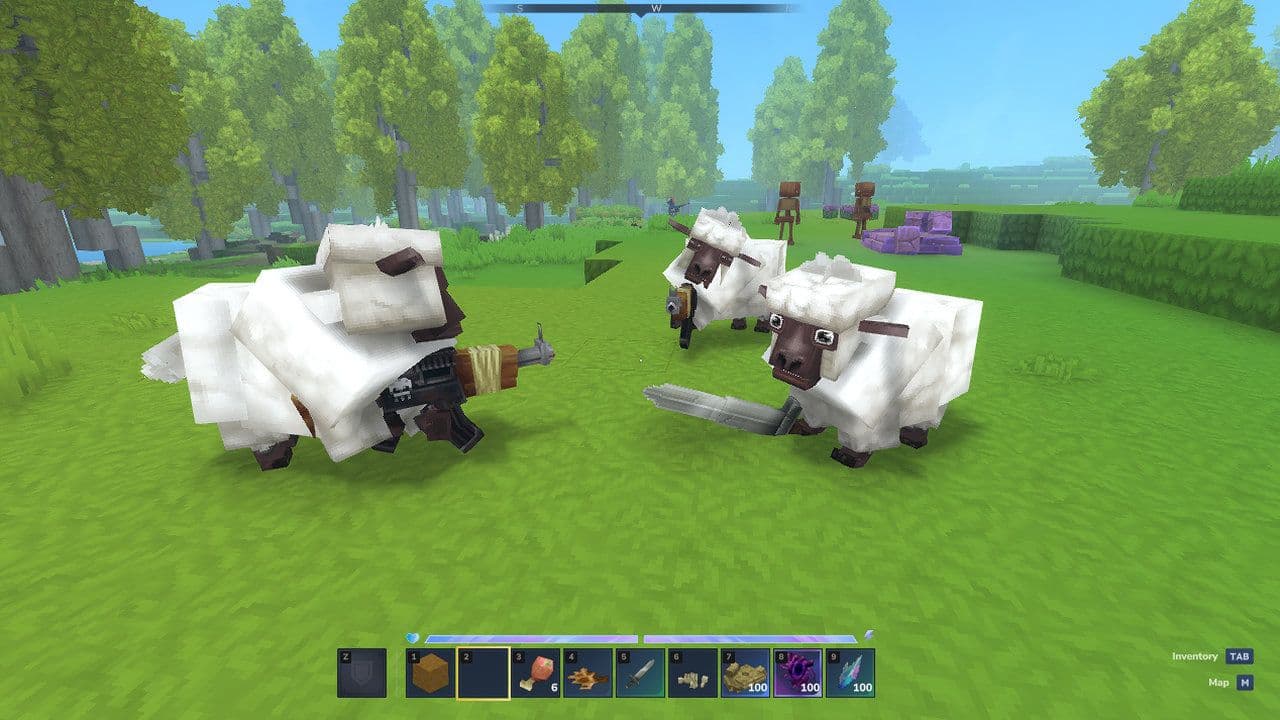Click the M keybind badge
1280x720 pixels.
1243,681
